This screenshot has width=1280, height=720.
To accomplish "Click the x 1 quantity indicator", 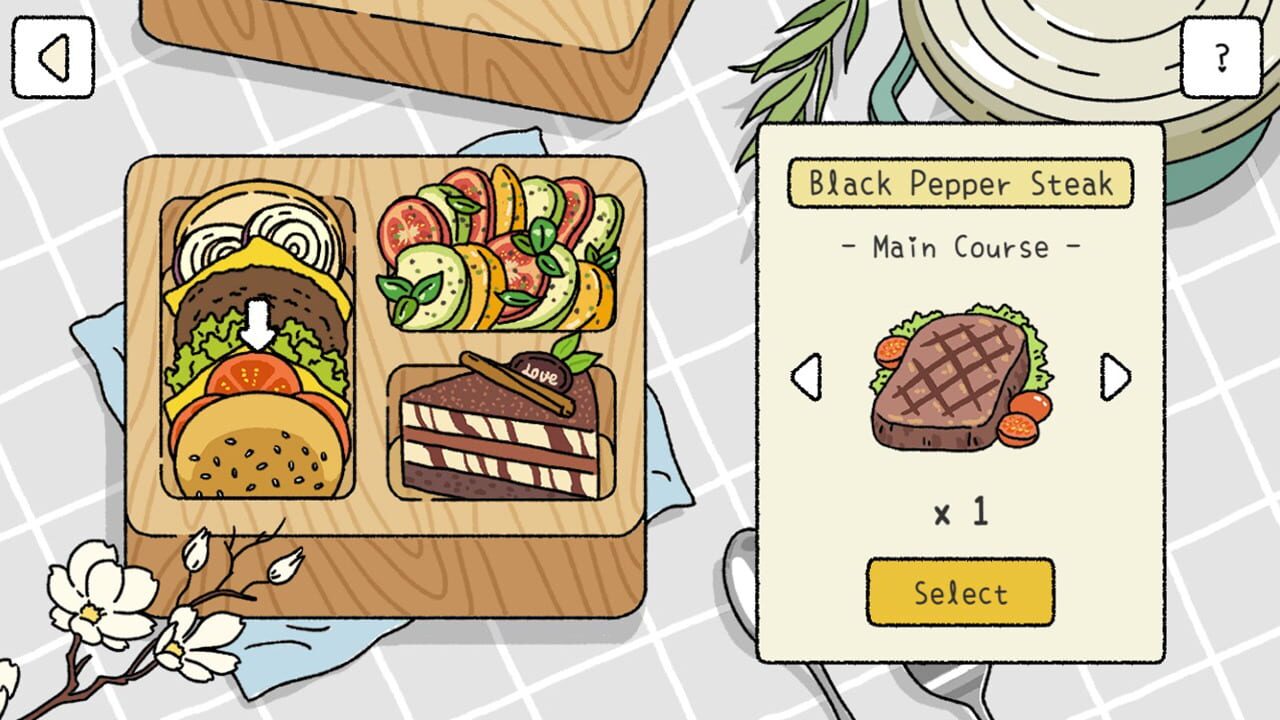I will [959, 512].
